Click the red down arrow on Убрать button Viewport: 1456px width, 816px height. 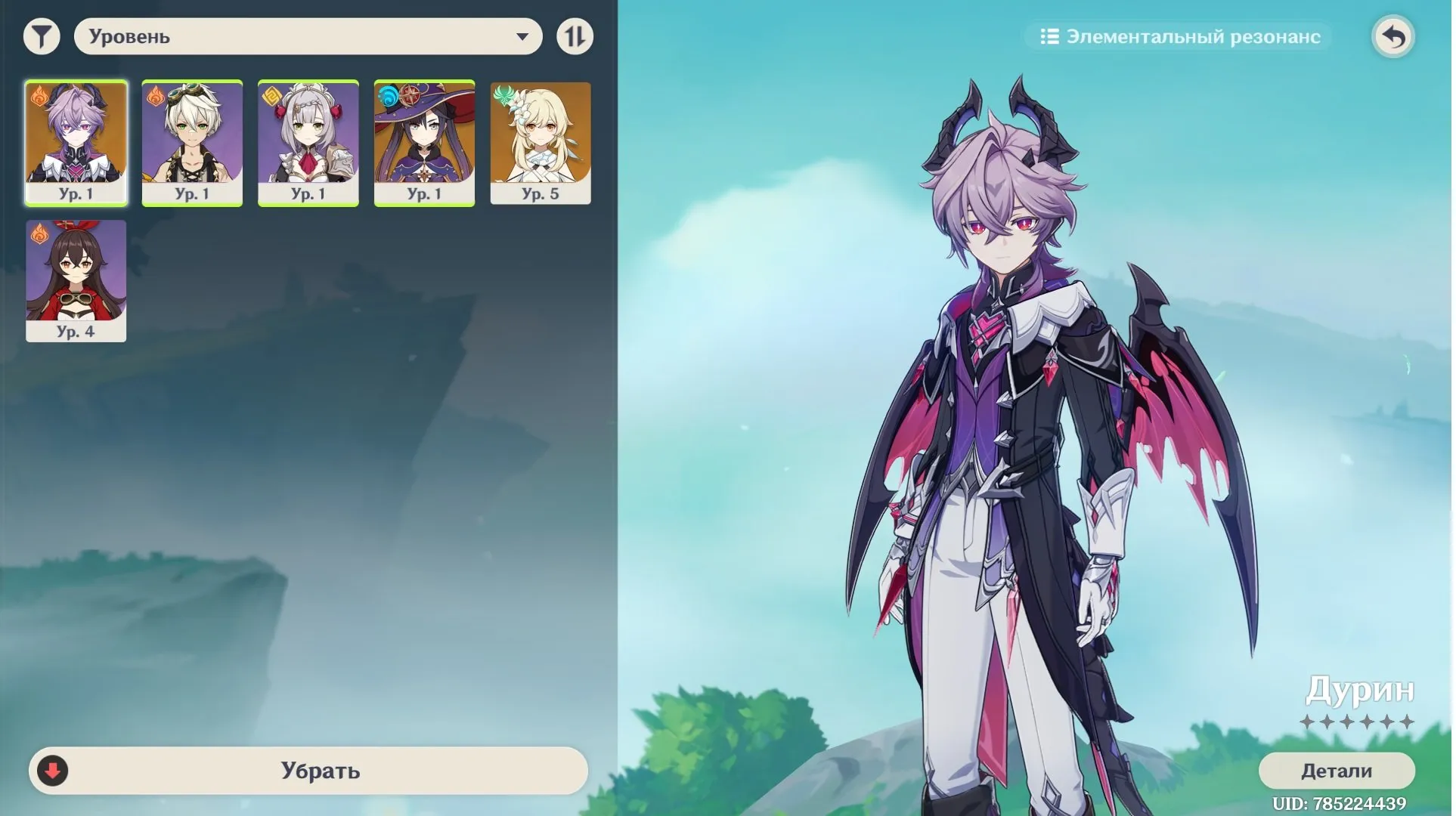pyautogui.click(x=53, y=771)
